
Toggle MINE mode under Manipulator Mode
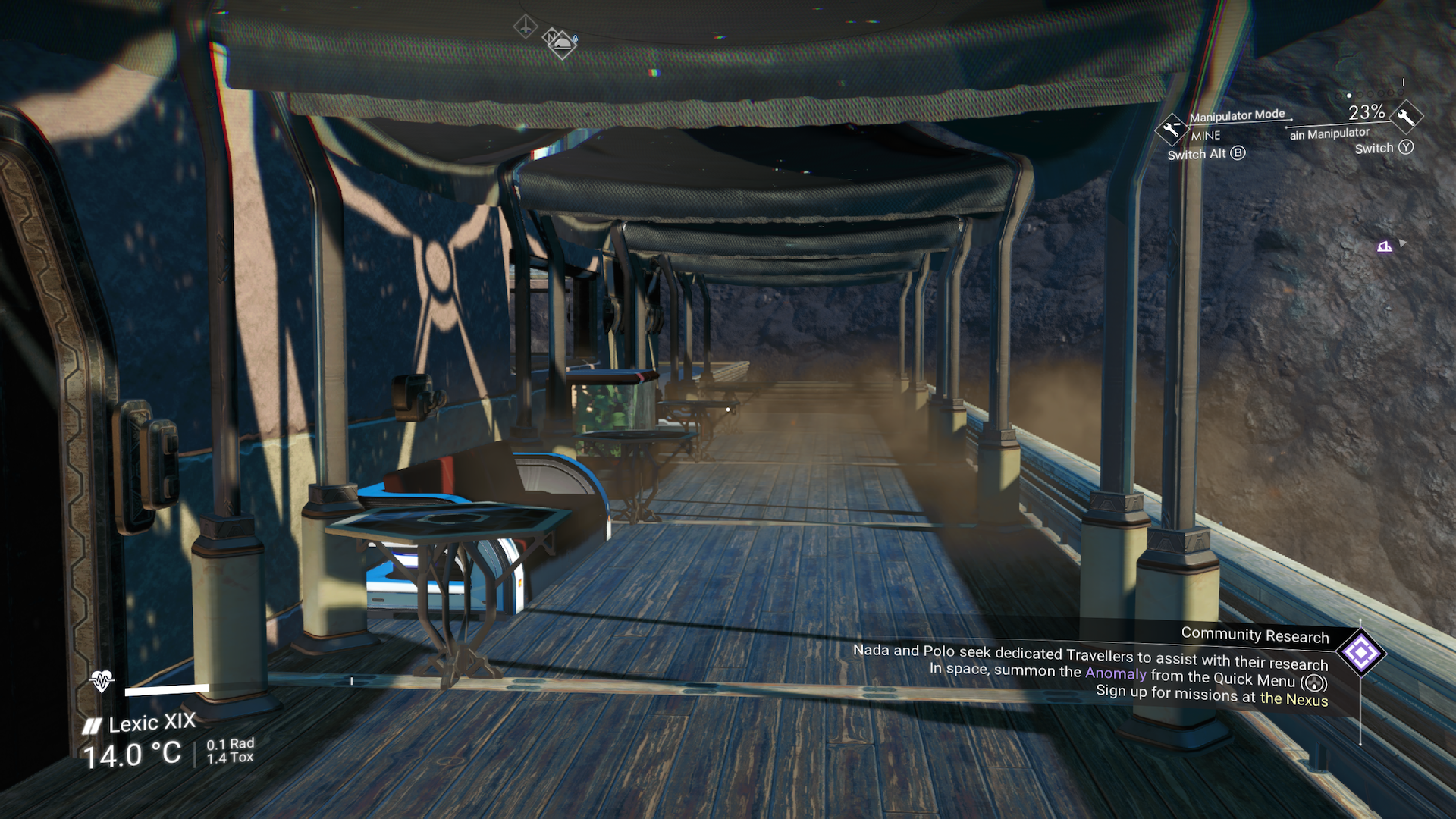[1204, 136]
